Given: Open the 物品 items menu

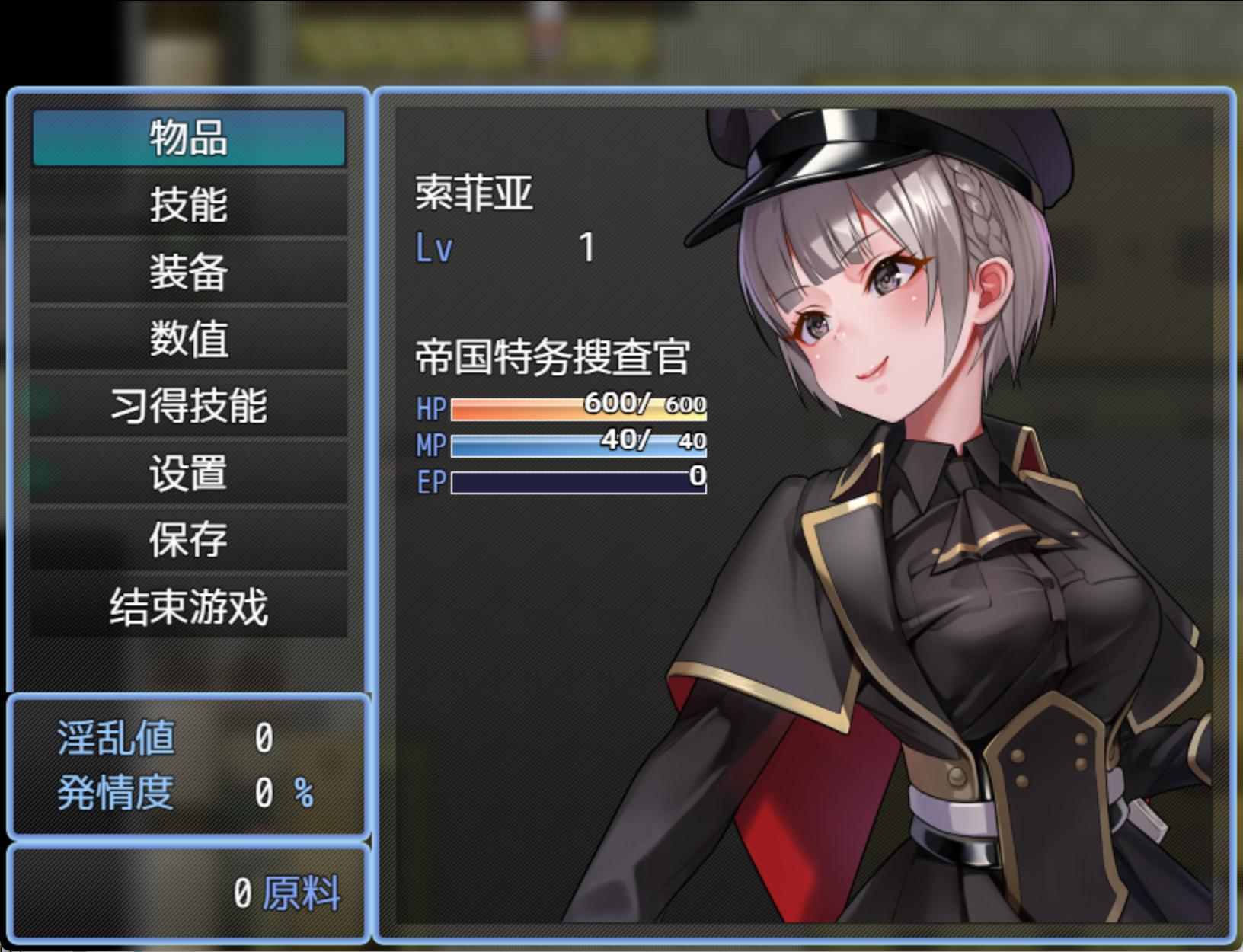Looking at the screenshot, I should [188, 138].
